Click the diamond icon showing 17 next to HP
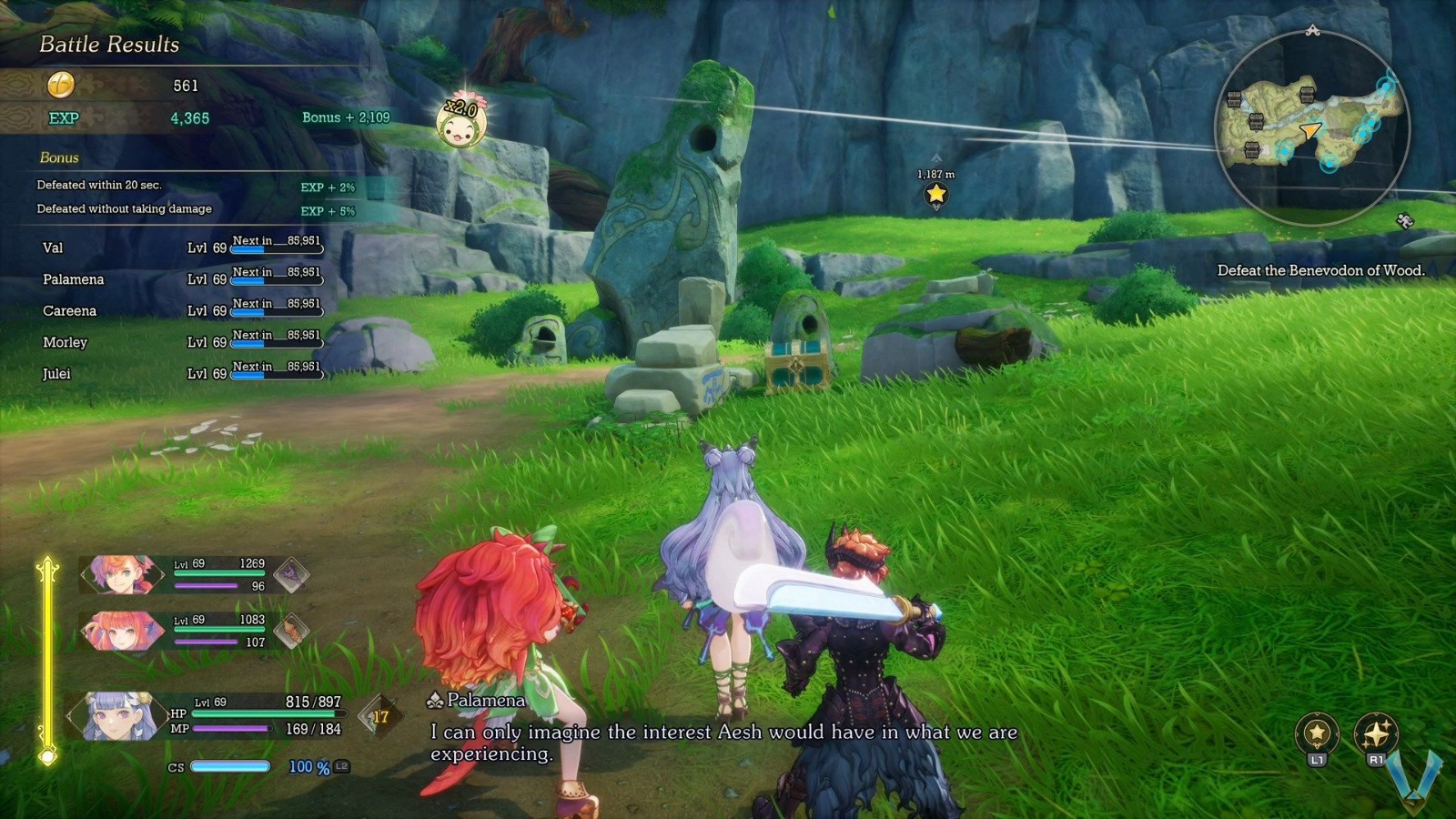 tap(379, 715)
